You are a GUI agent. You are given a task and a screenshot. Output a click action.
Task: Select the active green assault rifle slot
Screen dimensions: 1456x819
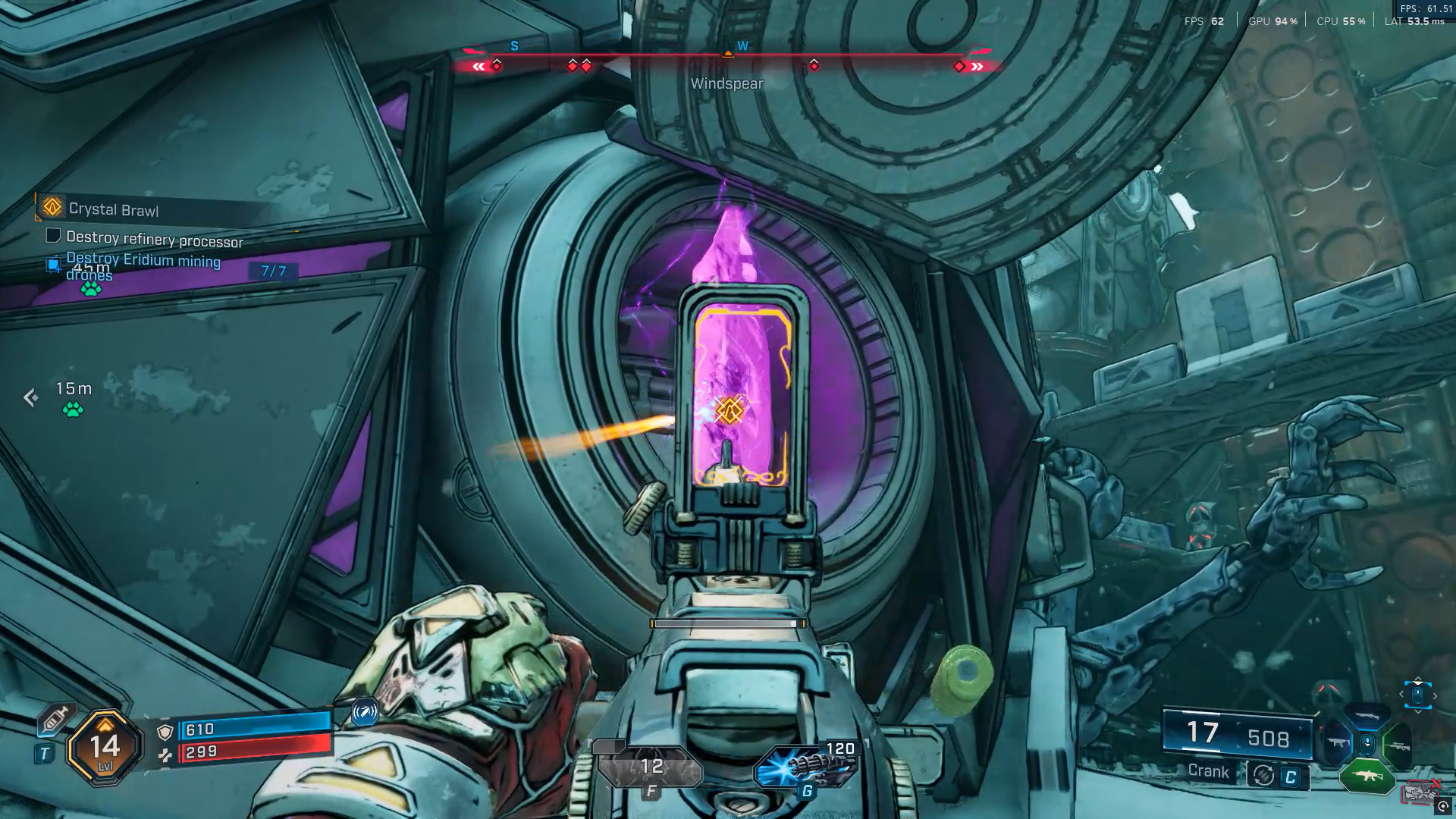coord(1367,776)
